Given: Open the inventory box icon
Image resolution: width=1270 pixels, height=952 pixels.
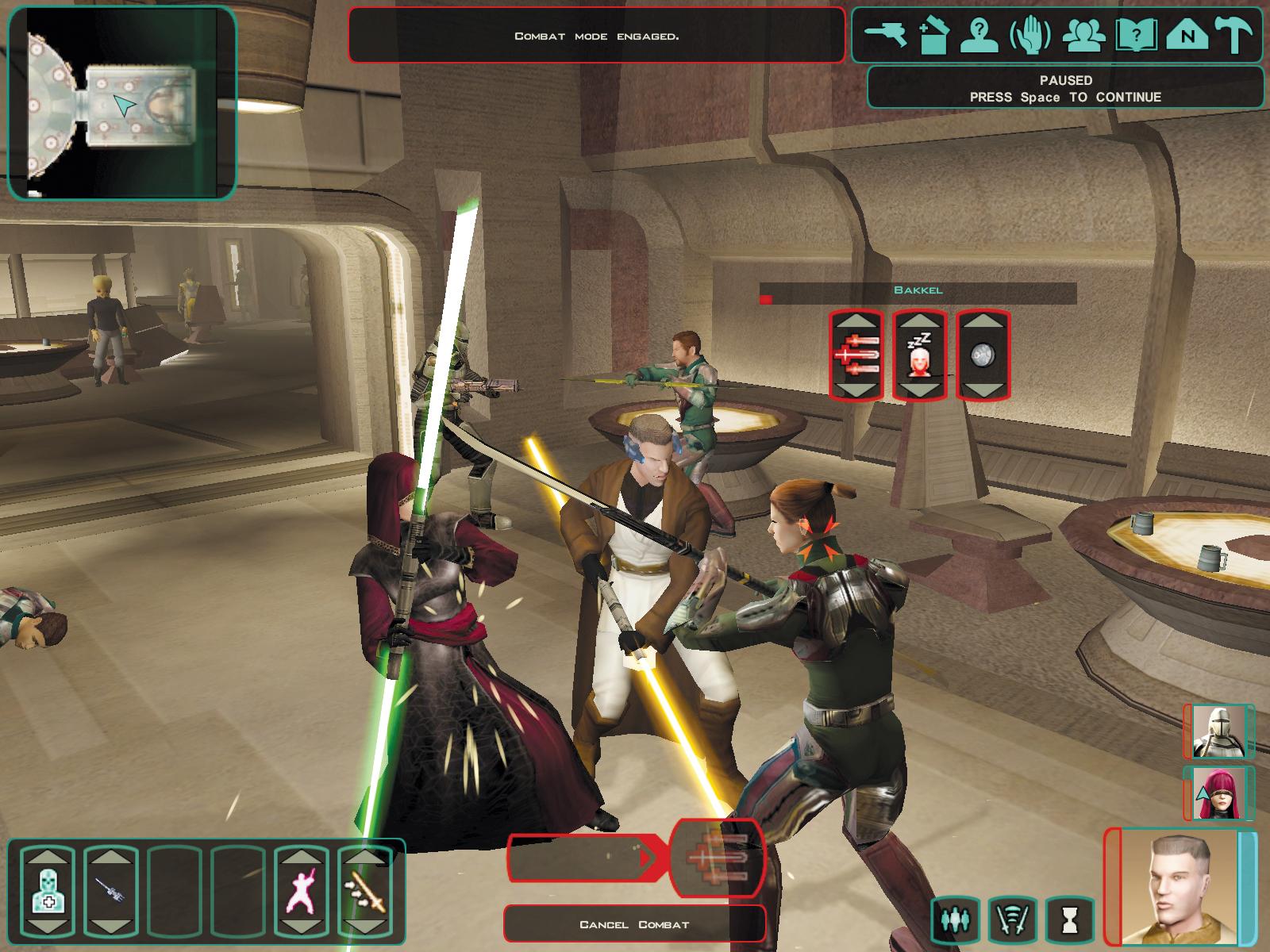Looking at the screenshot, I should (x=933, y=36).
